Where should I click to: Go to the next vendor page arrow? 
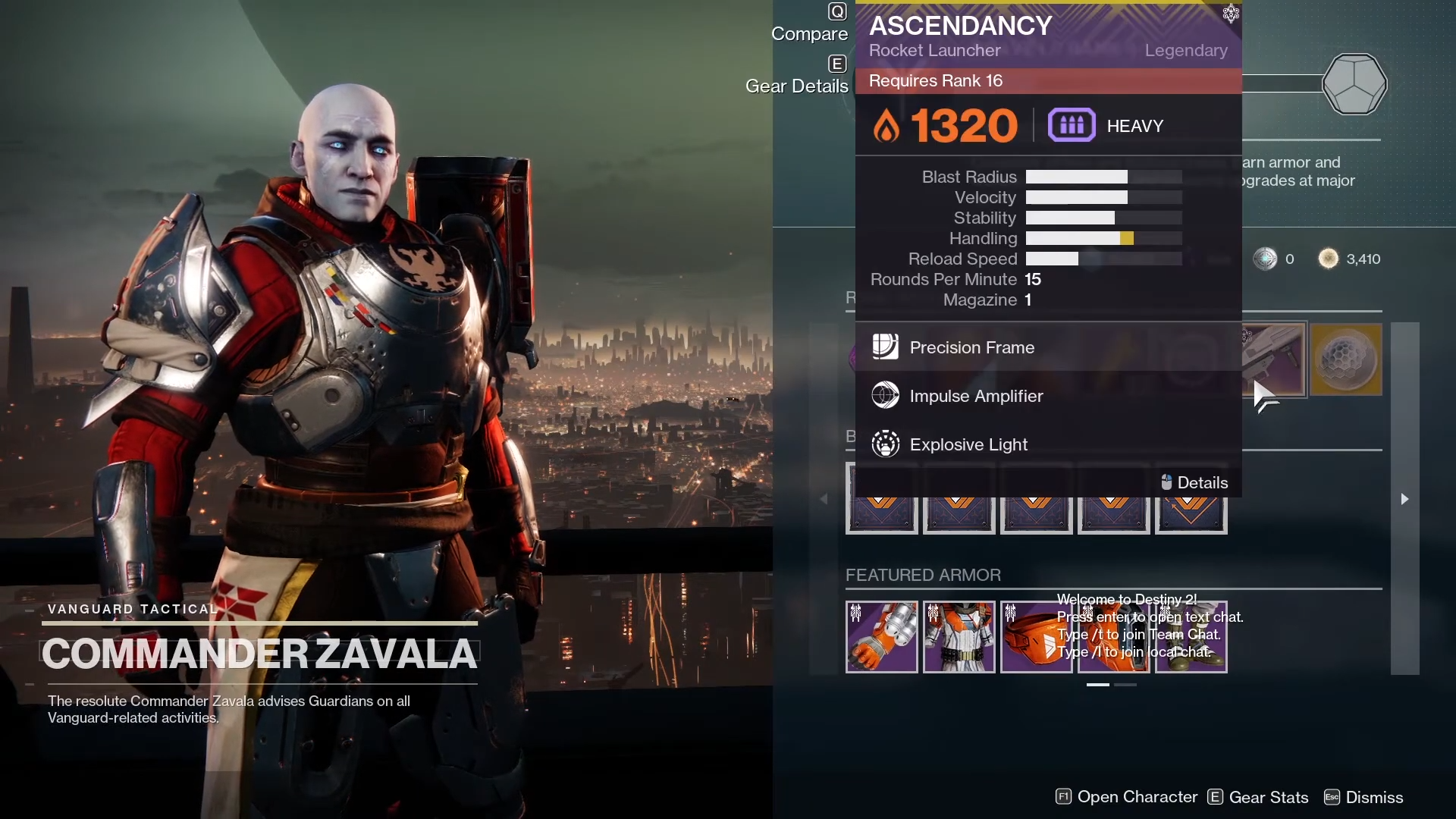click(x=1404, y=499)
